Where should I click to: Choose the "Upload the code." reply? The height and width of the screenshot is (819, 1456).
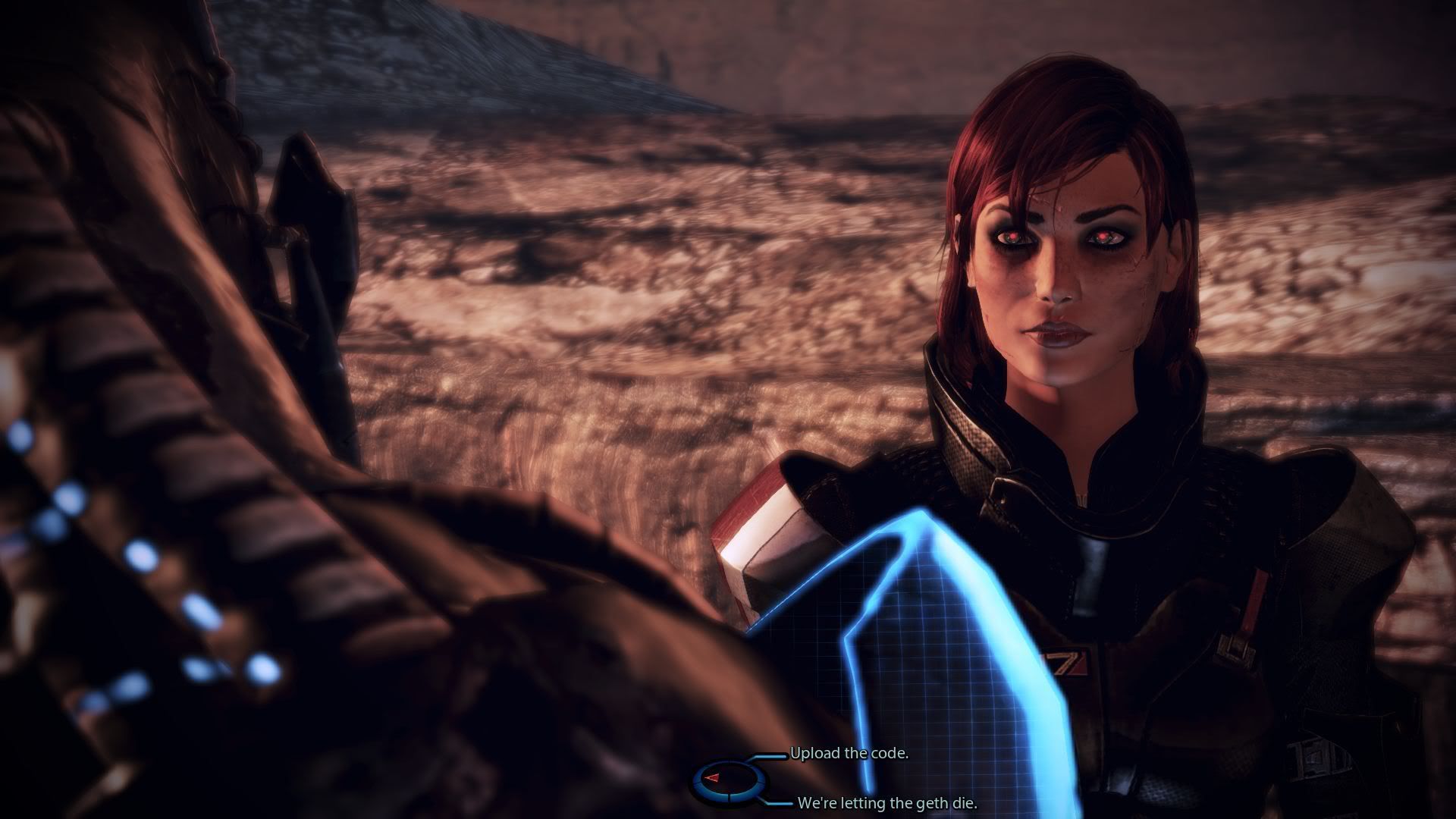[x=849, y=754]
